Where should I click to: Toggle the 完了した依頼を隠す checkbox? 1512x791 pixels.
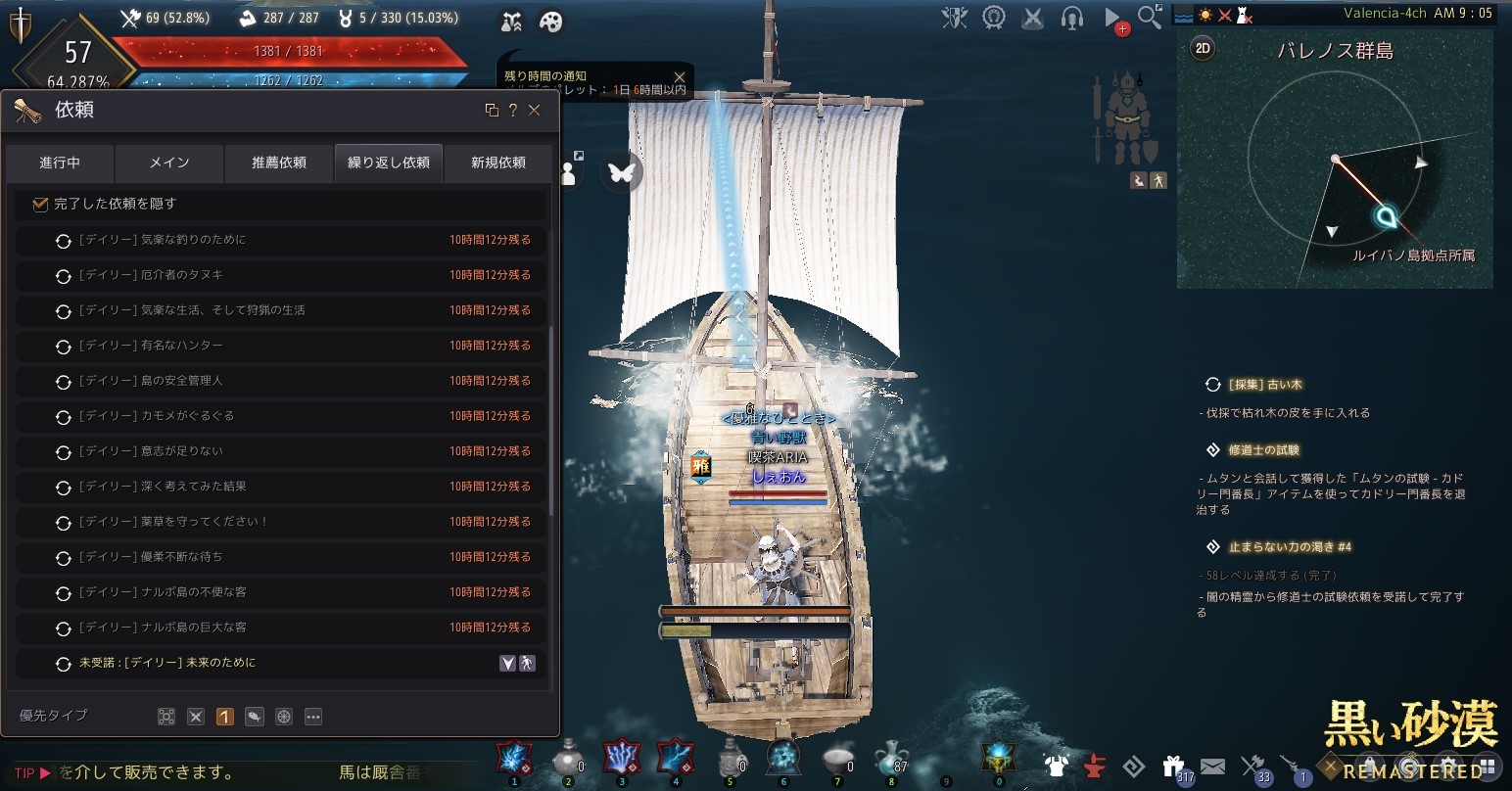click(x=40, y=204)
